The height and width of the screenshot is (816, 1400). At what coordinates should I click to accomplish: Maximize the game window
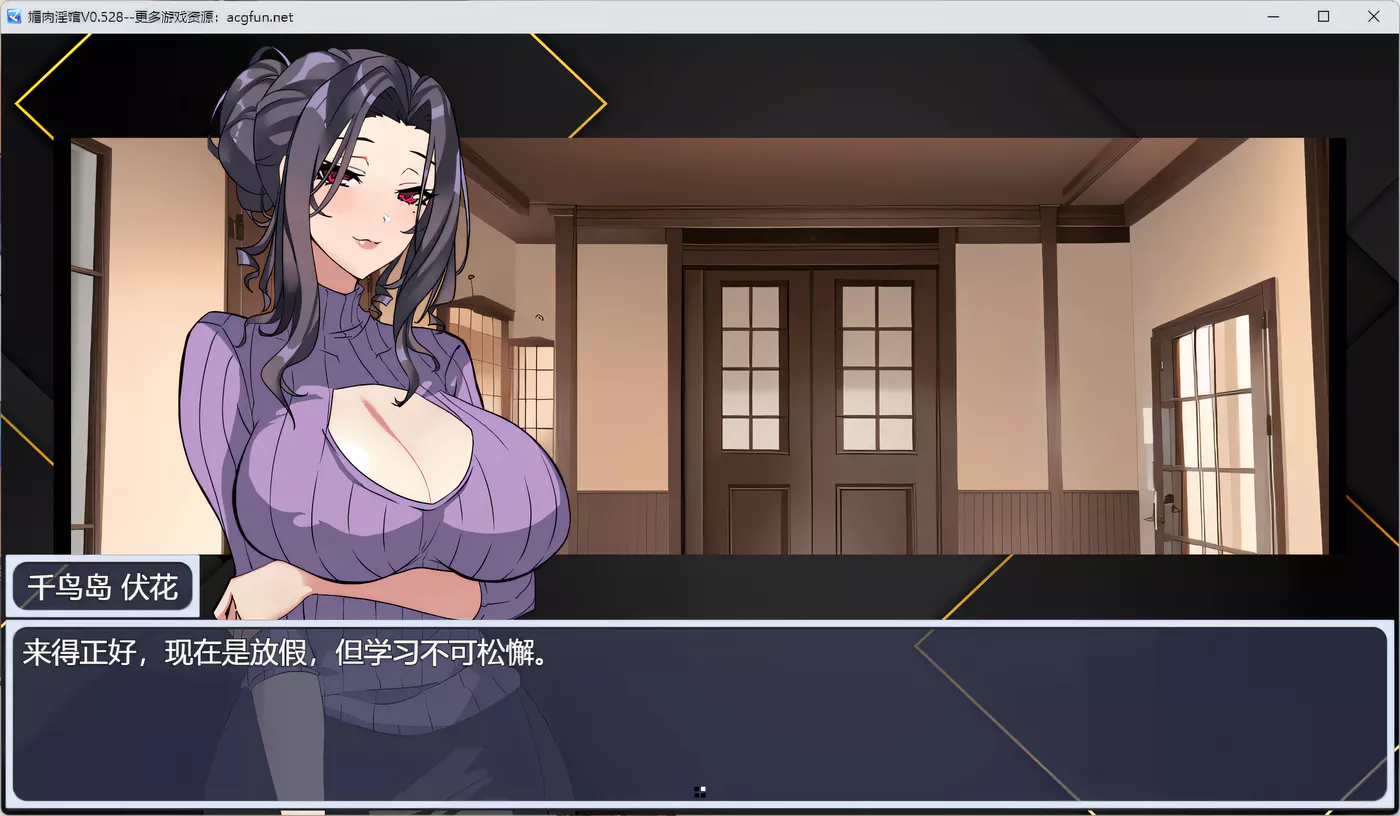click(x=1322, y=16)
